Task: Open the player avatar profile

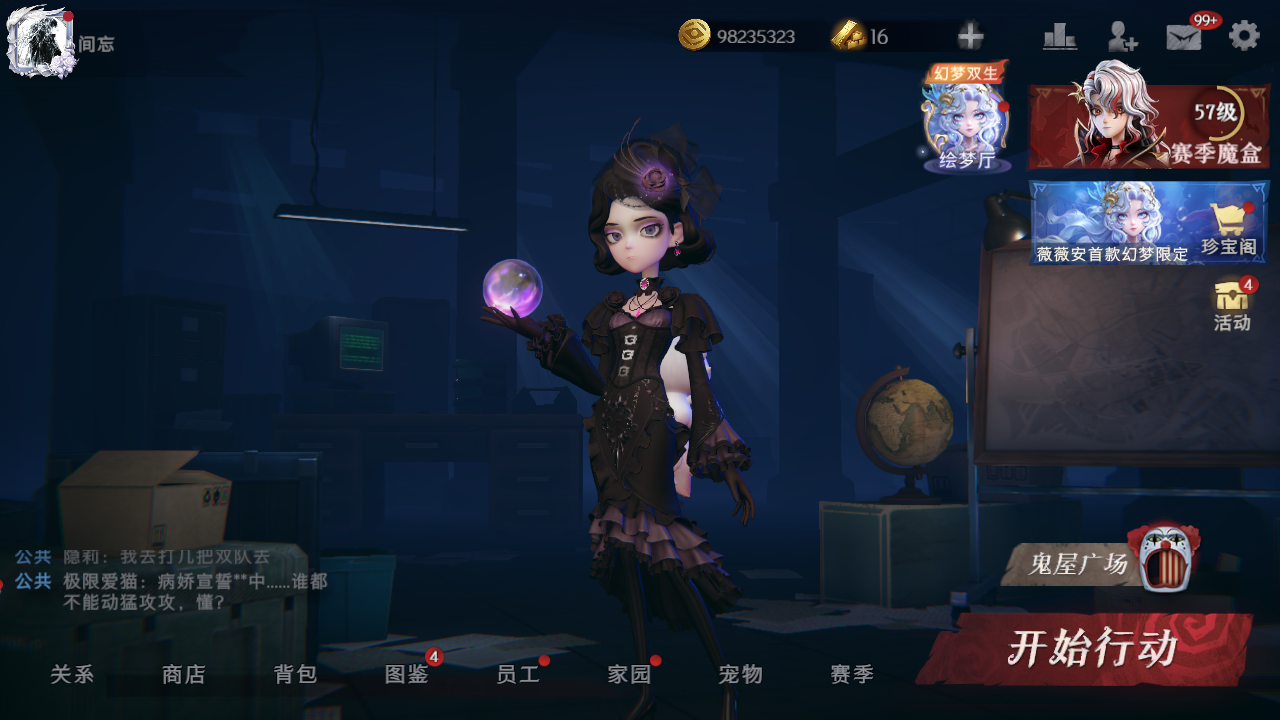Action: click(x=40, y=40)
